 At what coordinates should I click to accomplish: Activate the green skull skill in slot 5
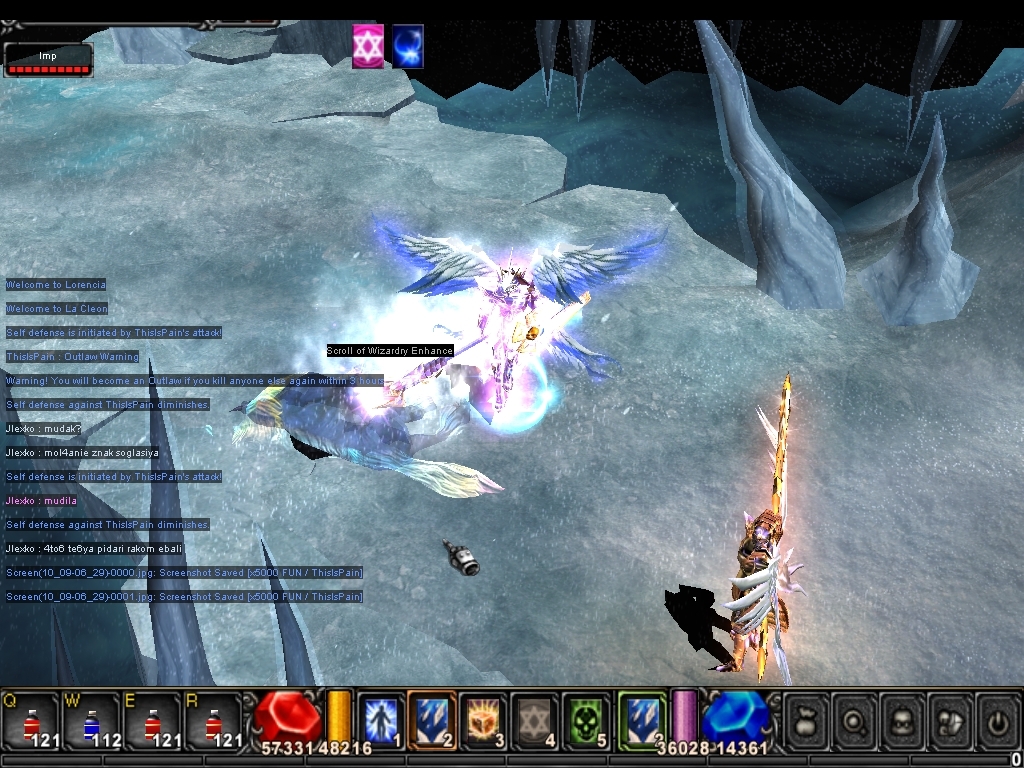[x=586, y=719]
